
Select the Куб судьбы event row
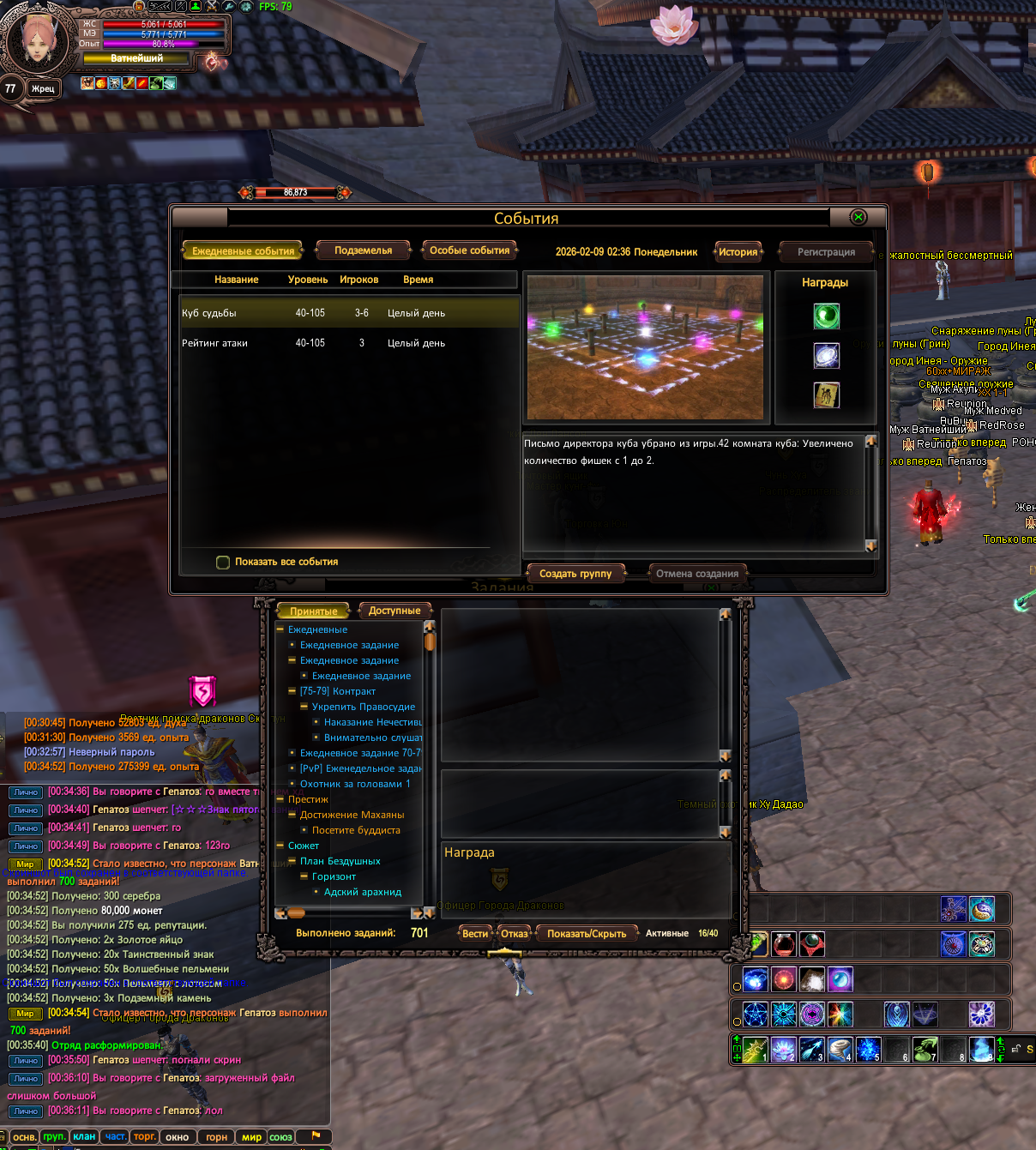pyautogui.click(x=349, y=313)
